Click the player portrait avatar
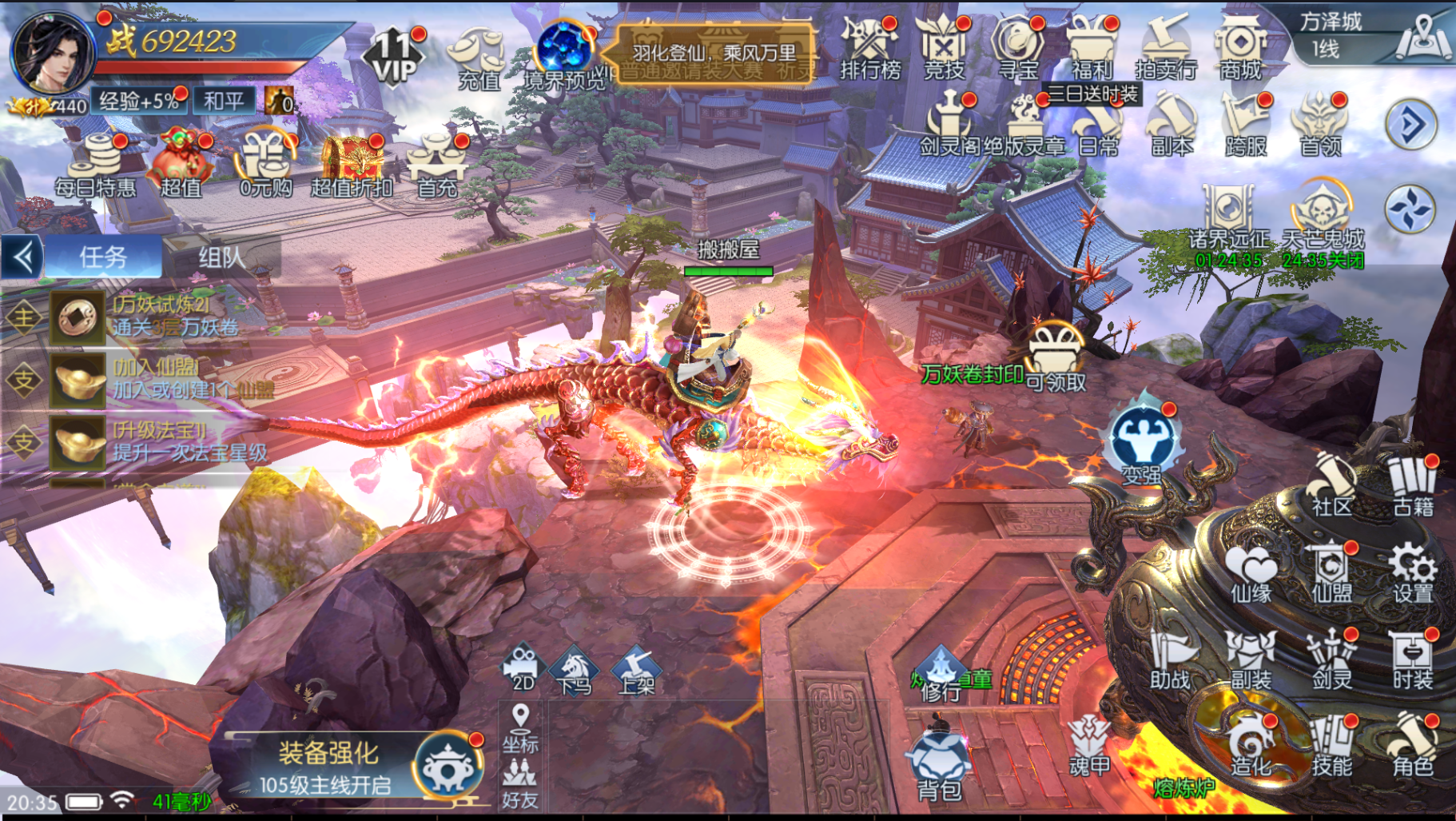Screen dimensions: 1456x821 point(54,53)
